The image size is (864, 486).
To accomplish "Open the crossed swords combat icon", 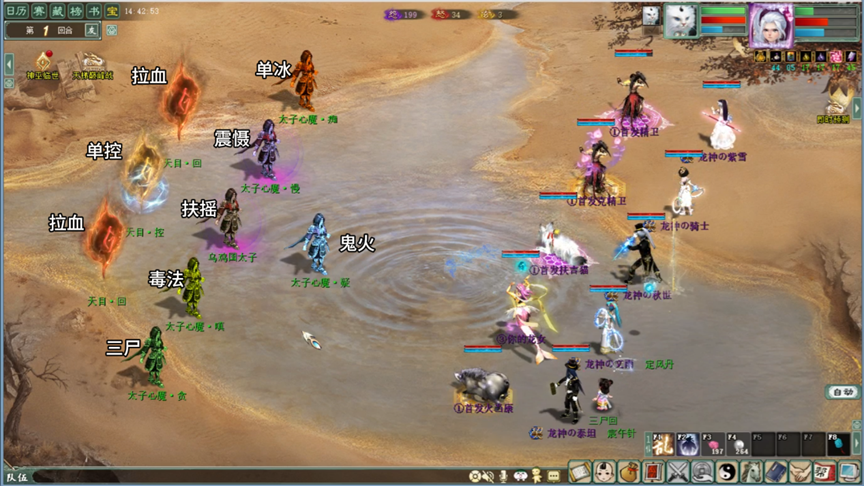I will pos(679,472).
